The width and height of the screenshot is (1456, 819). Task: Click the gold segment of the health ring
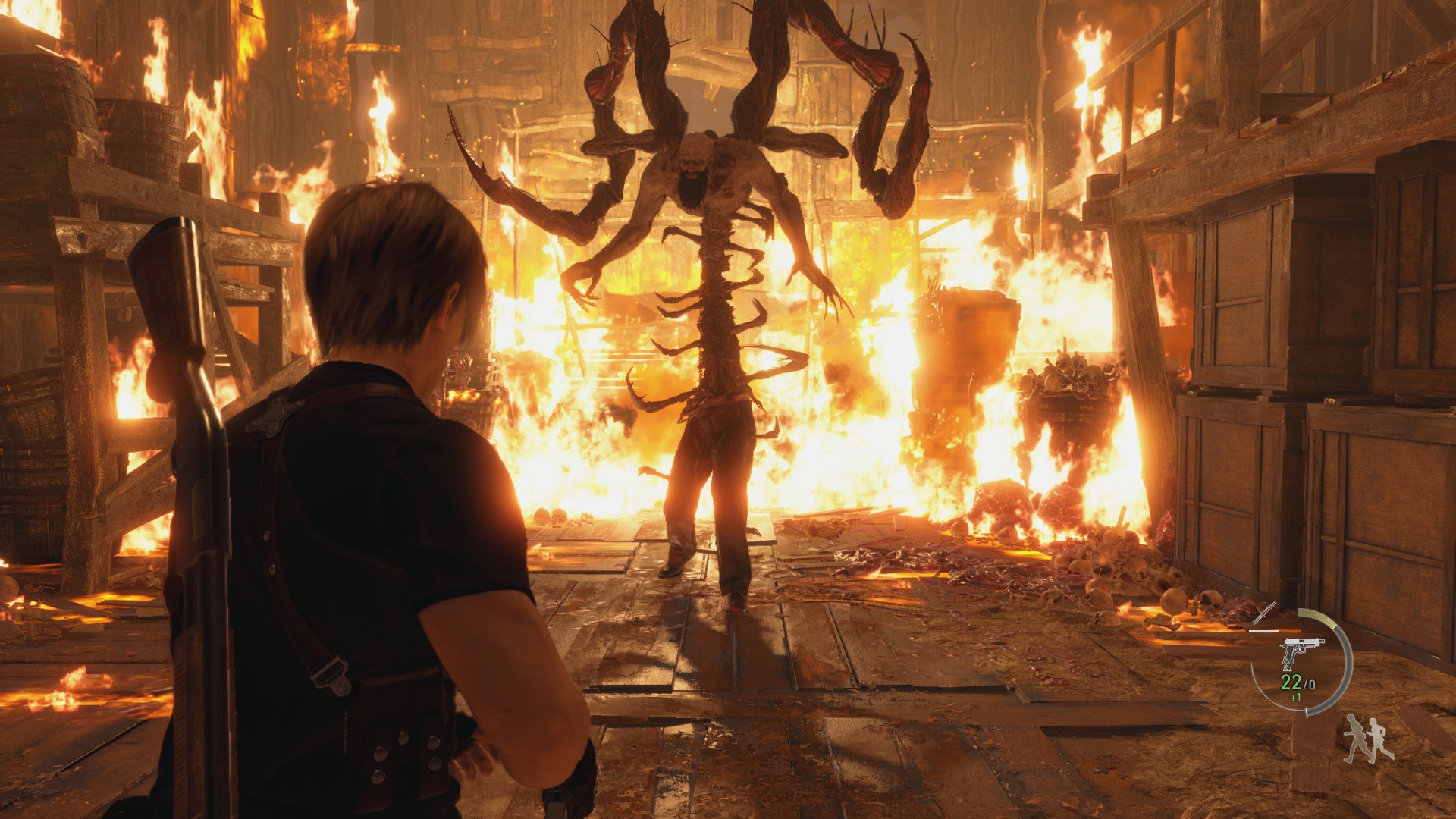(1316, 614)
